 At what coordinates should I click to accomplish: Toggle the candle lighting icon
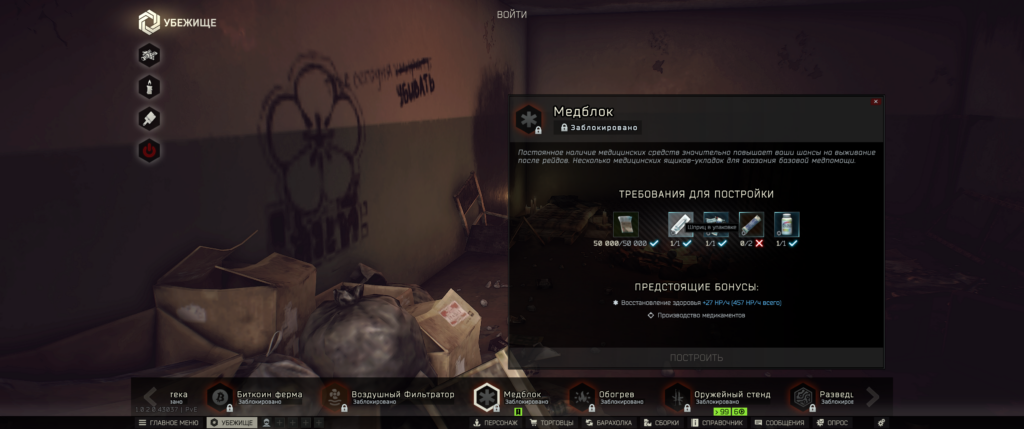(x=149, y=86)
